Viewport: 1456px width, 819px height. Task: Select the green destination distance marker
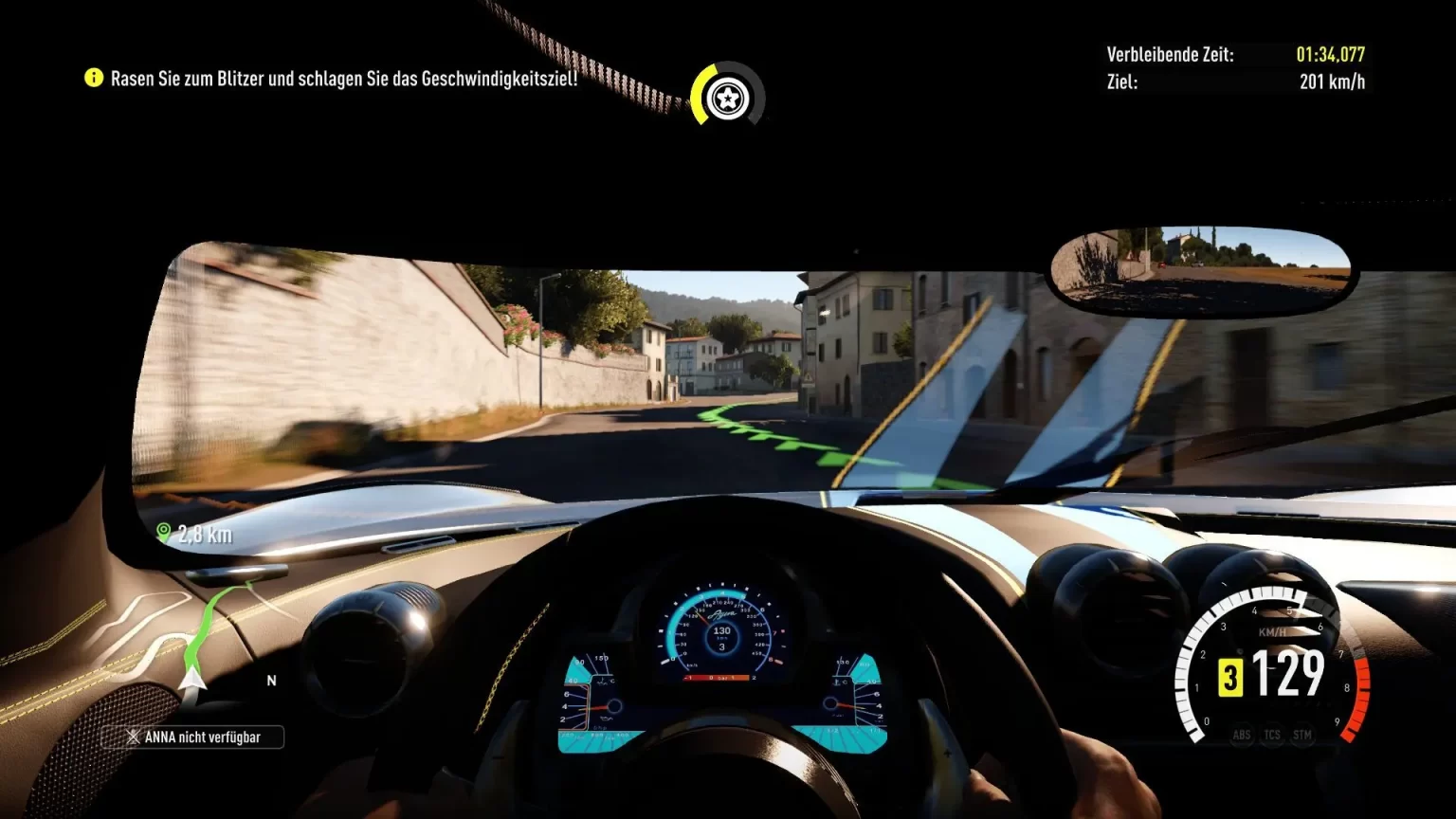point(164,533)
